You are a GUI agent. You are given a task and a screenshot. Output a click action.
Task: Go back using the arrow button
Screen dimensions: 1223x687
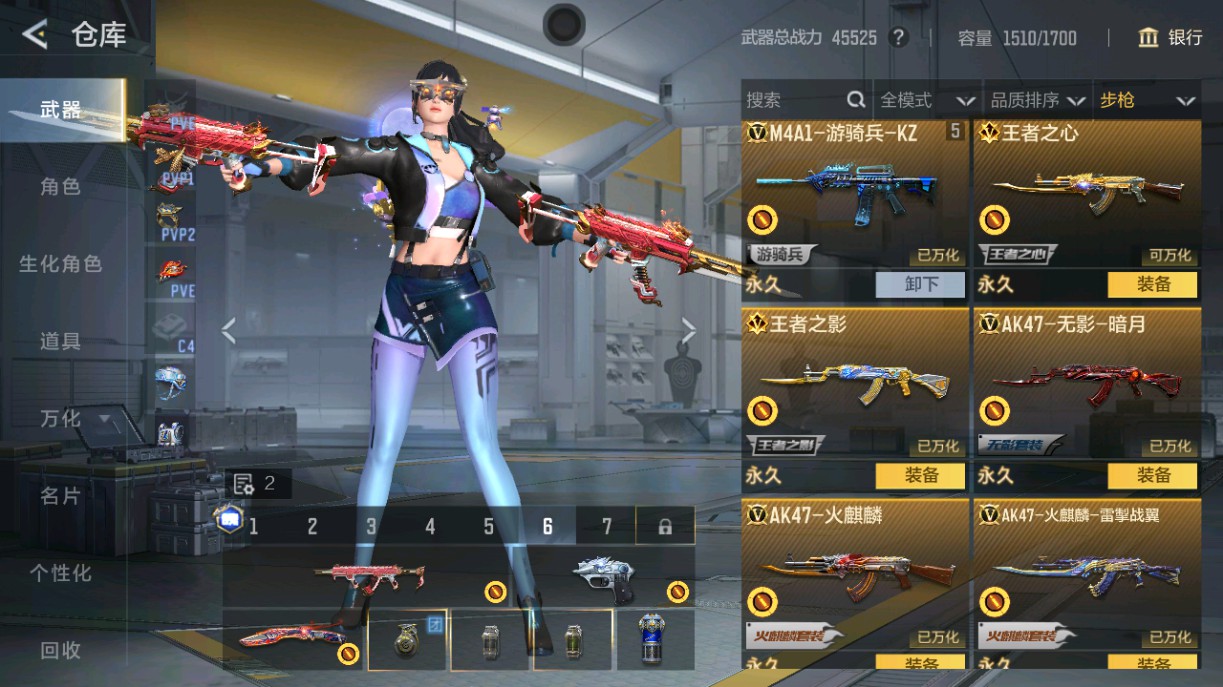[35, 35]
